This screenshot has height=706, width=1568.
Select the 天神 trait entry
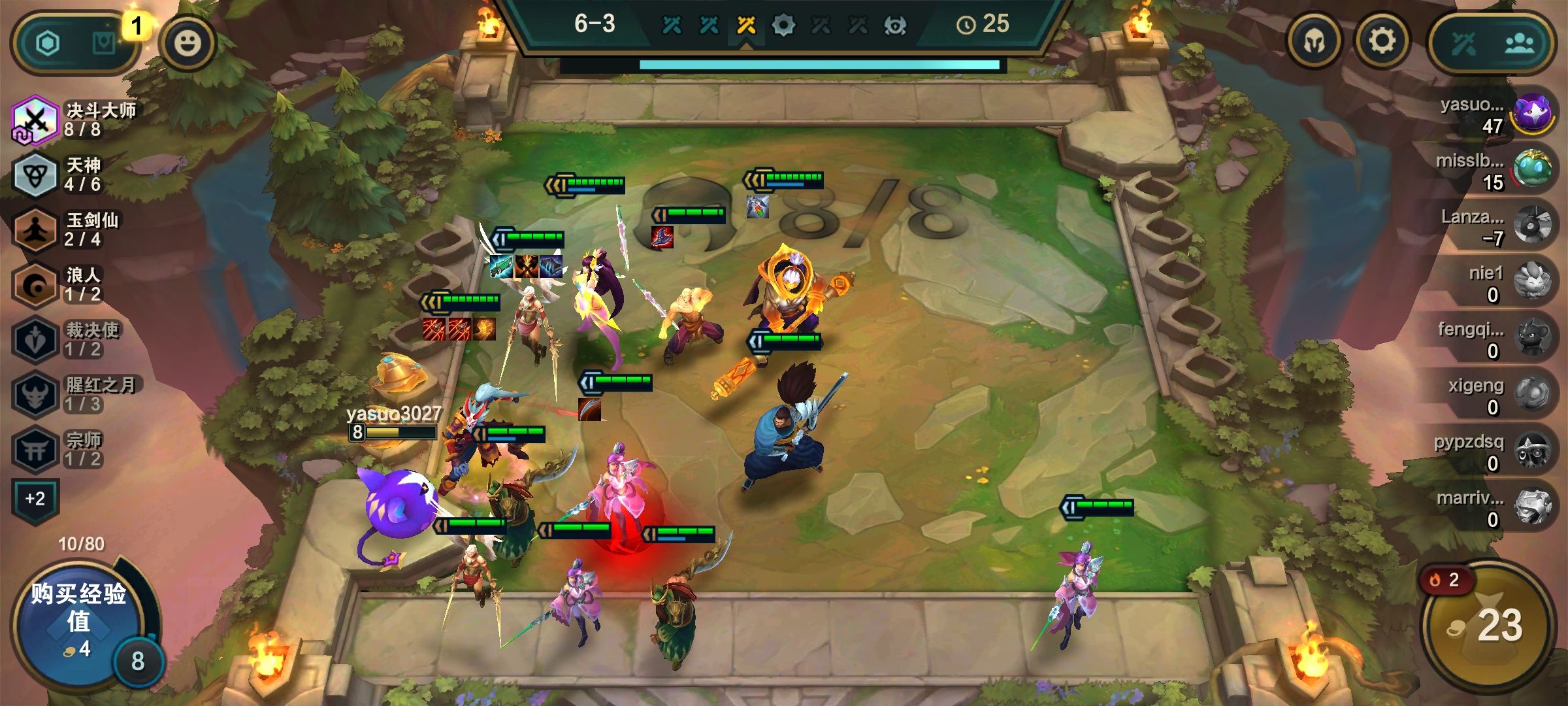[62, 175]
